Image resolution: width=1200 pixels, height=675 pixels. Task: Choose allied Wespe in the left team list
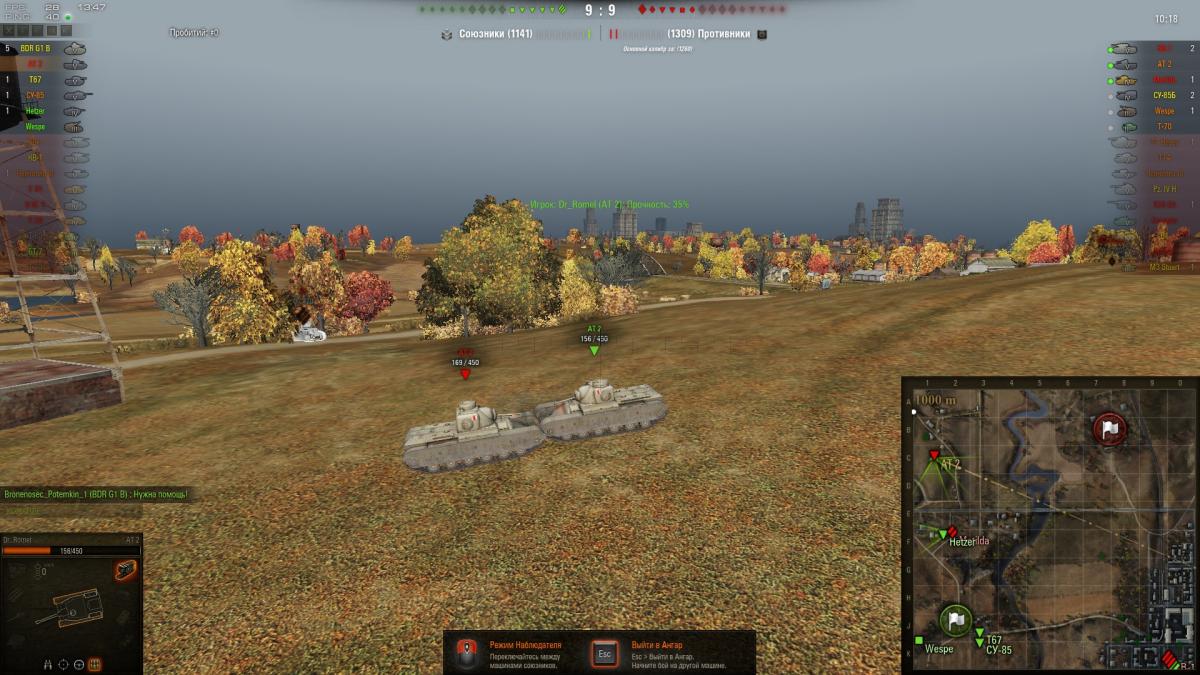(x=36, y=127)
